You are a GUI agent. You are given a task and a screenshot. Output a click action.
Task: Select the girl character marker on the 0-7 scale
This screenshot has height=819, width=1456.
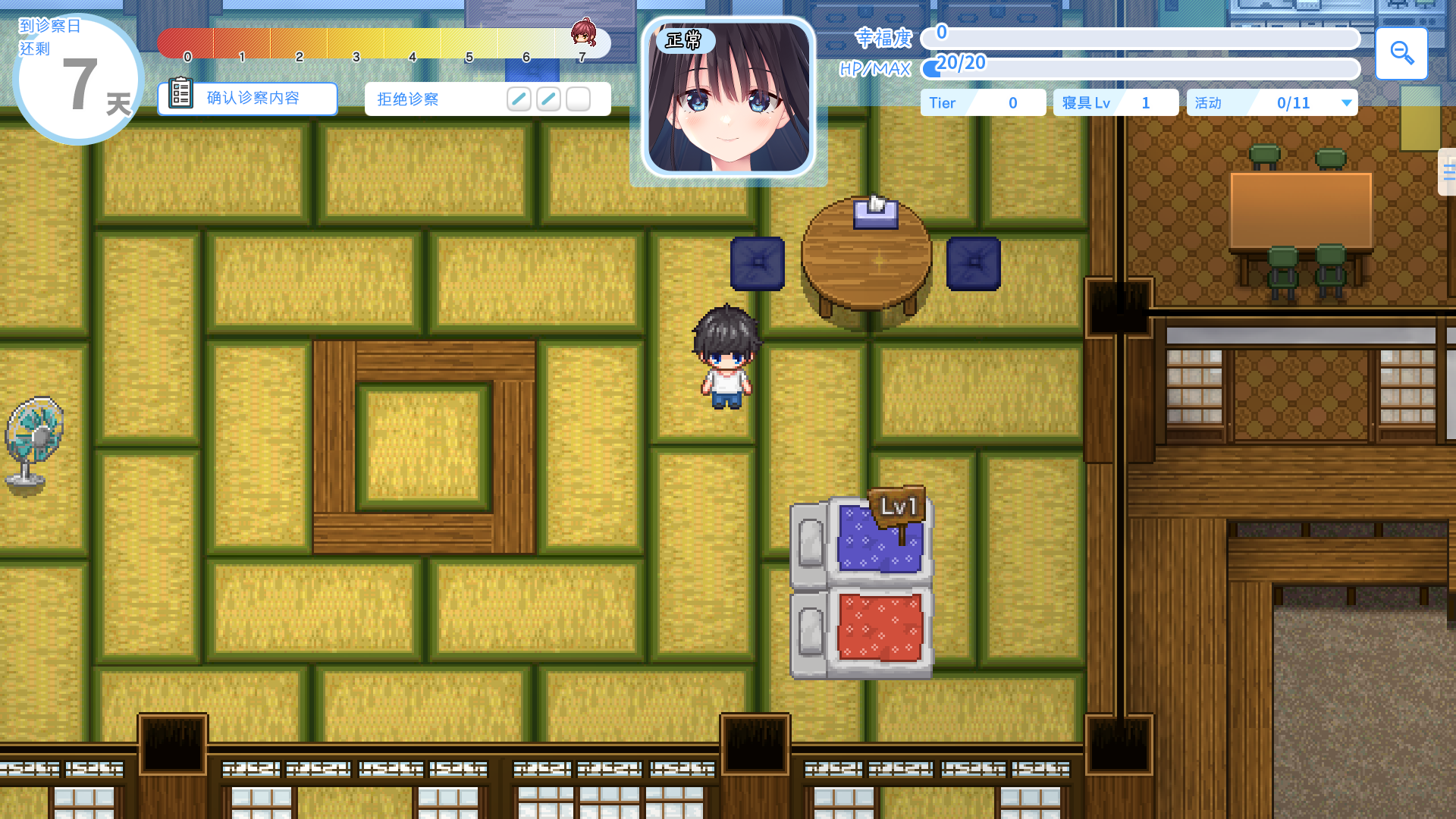tap(582, 33)
